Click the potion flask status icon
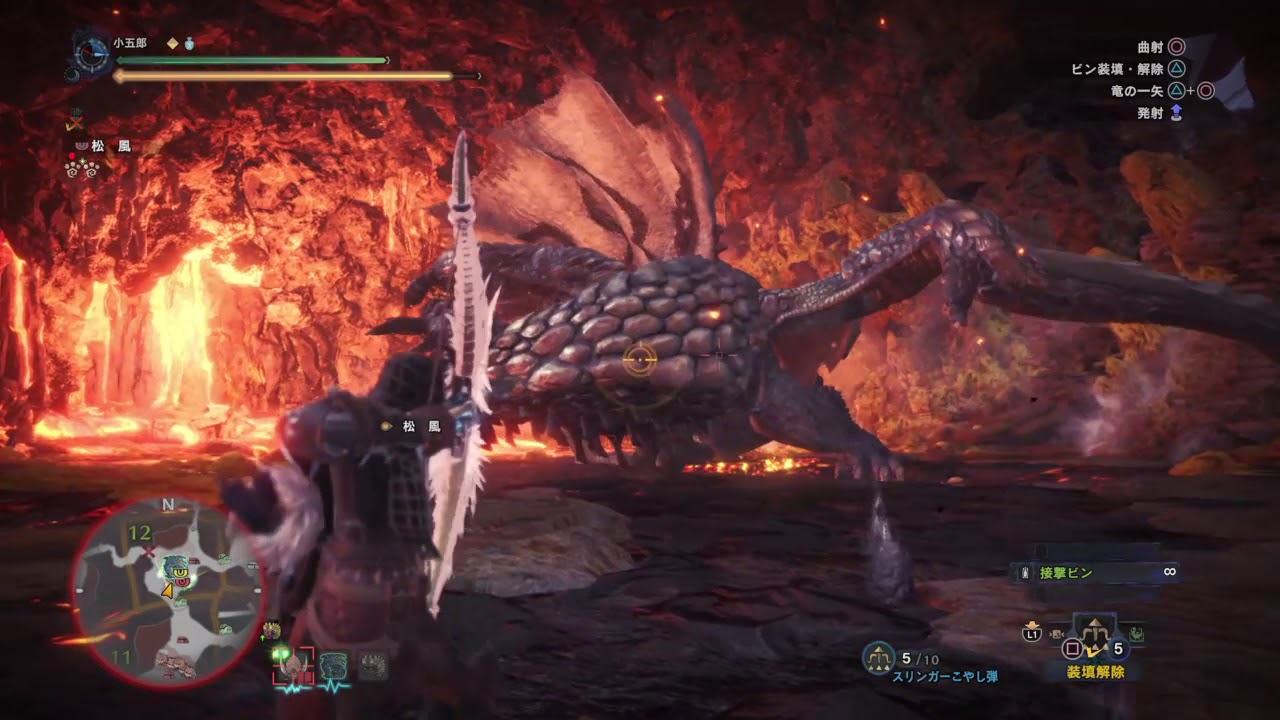Image resolution: width=1280 pixels, height=720 pixels. [x=189, y=43]
